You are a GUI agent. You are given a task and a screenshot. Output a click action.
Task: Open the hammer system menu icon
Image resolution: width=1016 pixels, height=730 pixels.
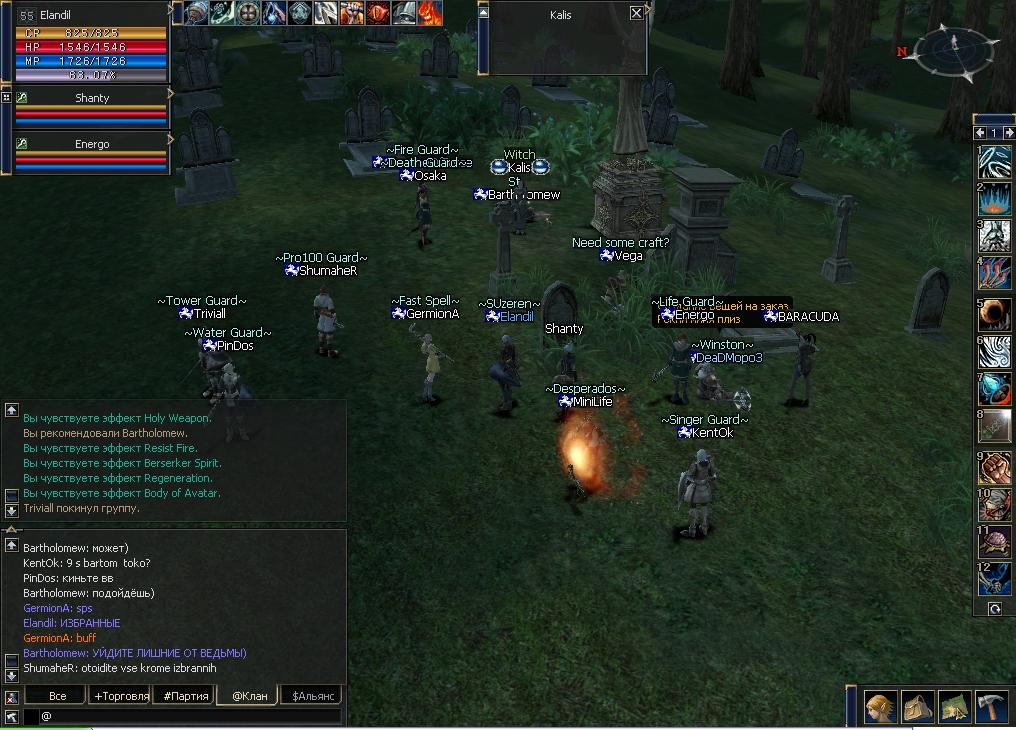991,707
